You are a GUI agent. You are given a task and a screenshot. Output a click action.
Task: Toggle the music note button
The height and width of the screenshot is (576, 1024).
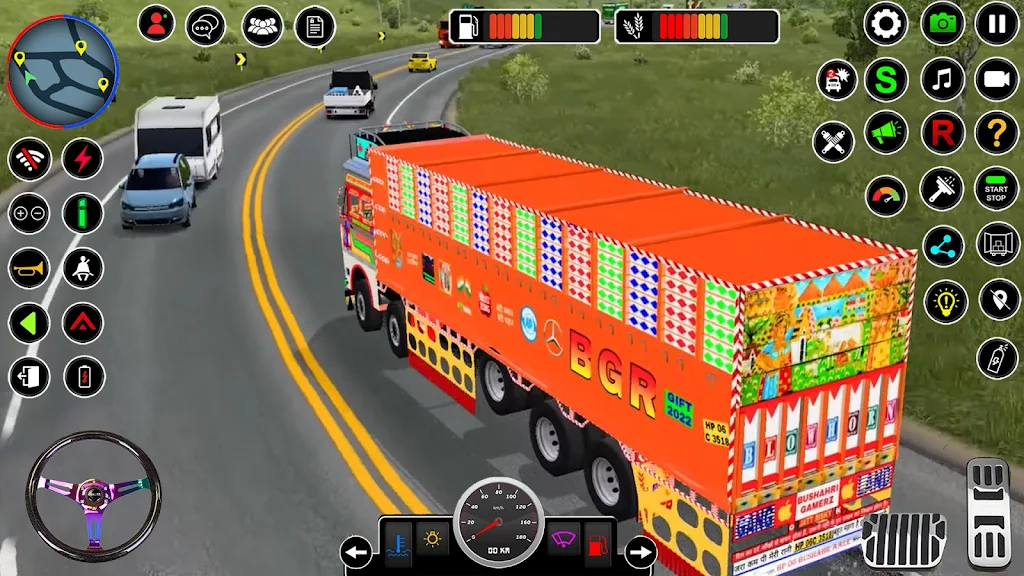942,79
